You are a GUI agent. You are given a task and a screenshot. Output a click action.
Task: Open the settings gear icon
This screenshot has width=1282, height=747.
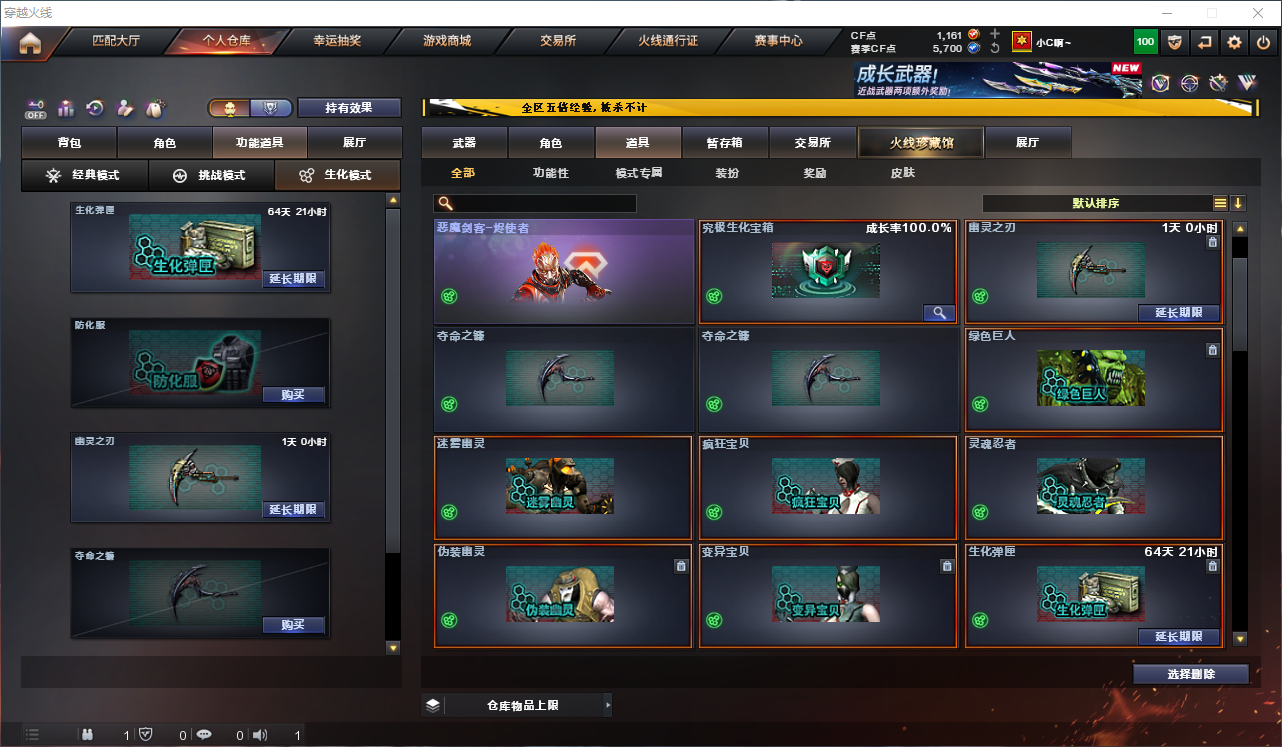[x=1233, y=41]
